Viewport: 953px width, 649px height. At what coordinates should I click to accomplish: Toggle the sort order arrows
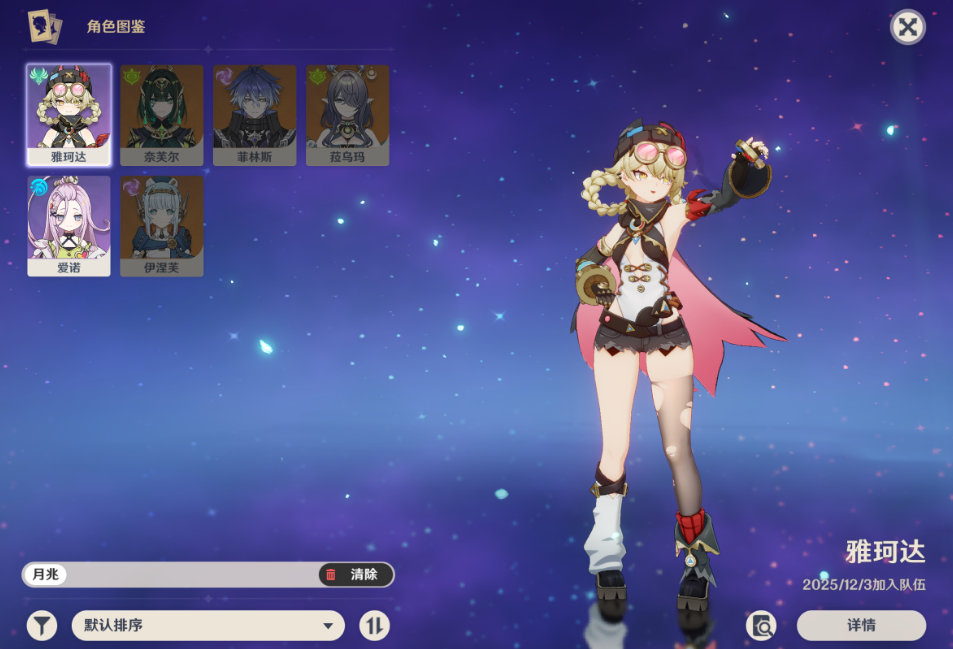375,626
